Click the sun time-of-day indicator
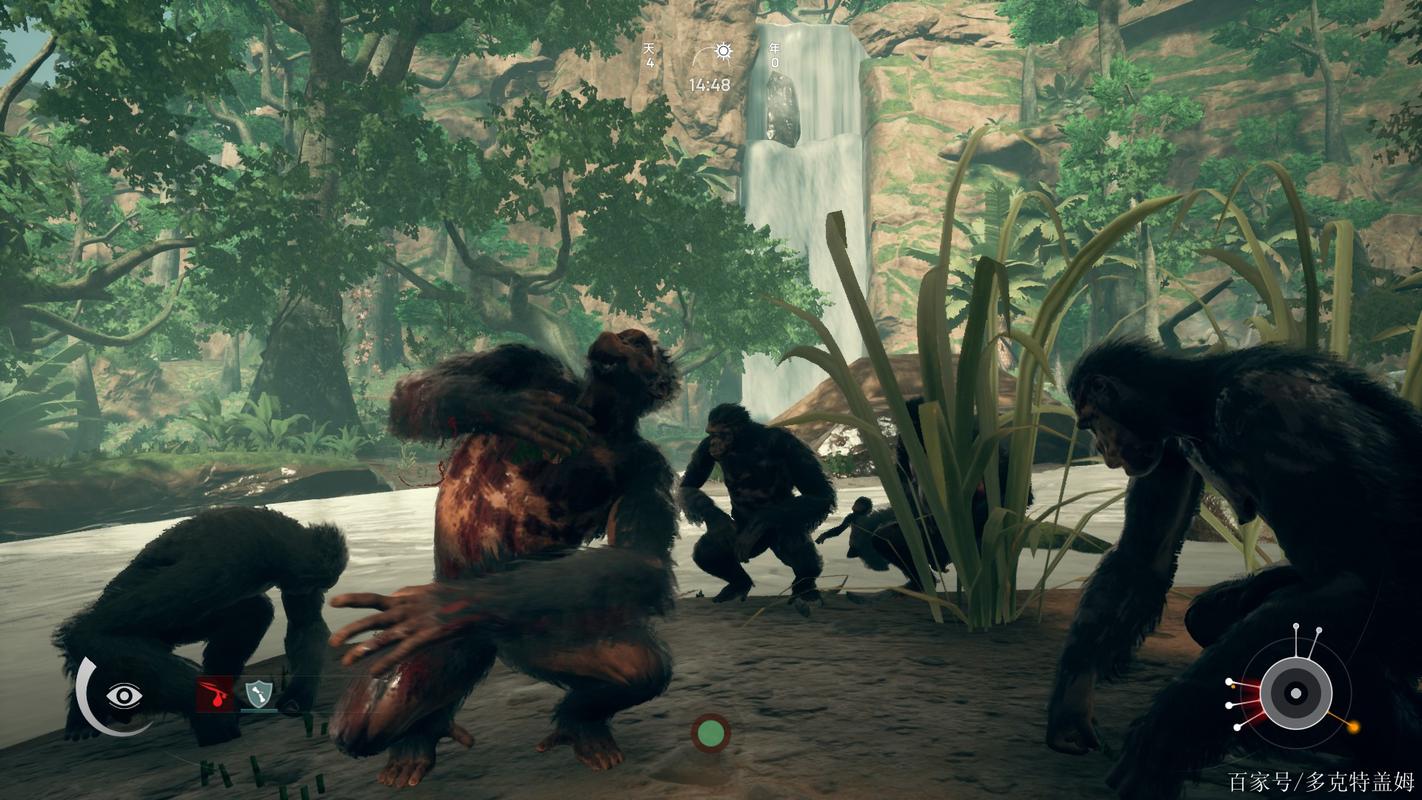The height and width of the screenshot is (800, 1422). click(x=721, y=52)
